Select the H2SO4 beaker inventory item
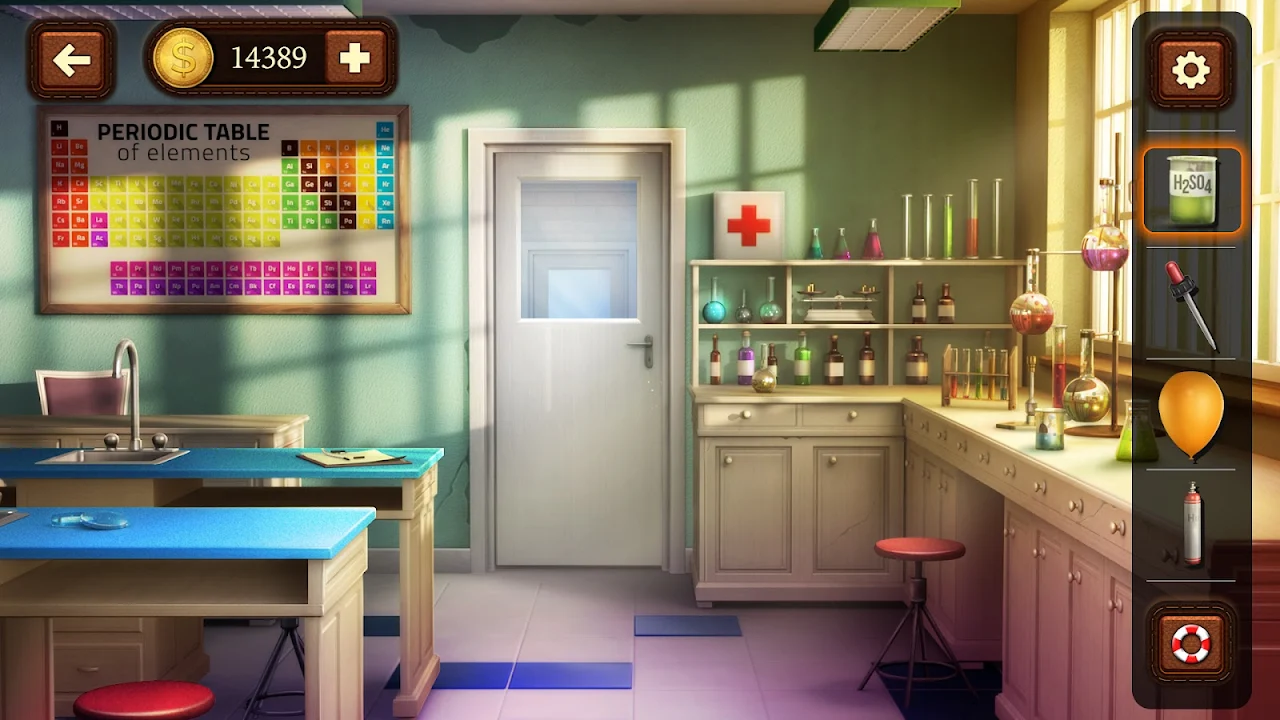 (1191, 190)
